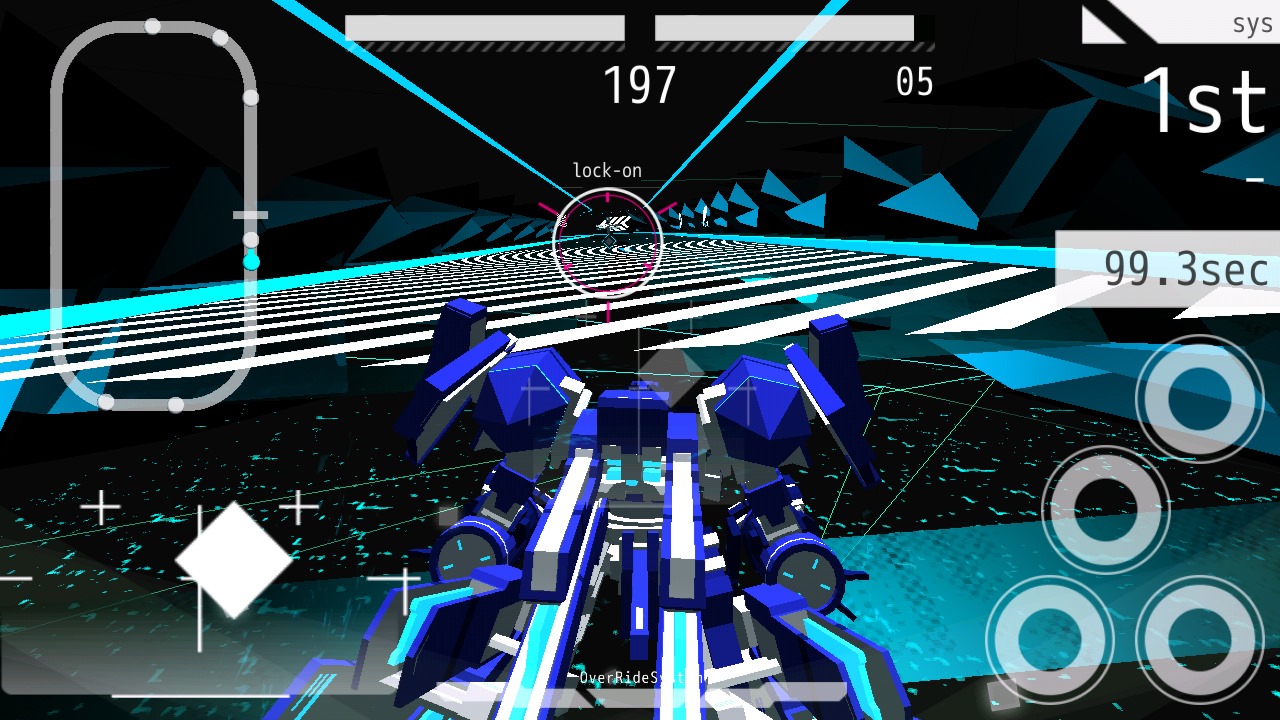Select the lock-on targeting reticle
This screenshot has width=1280, height=720.
pos(607,240)
